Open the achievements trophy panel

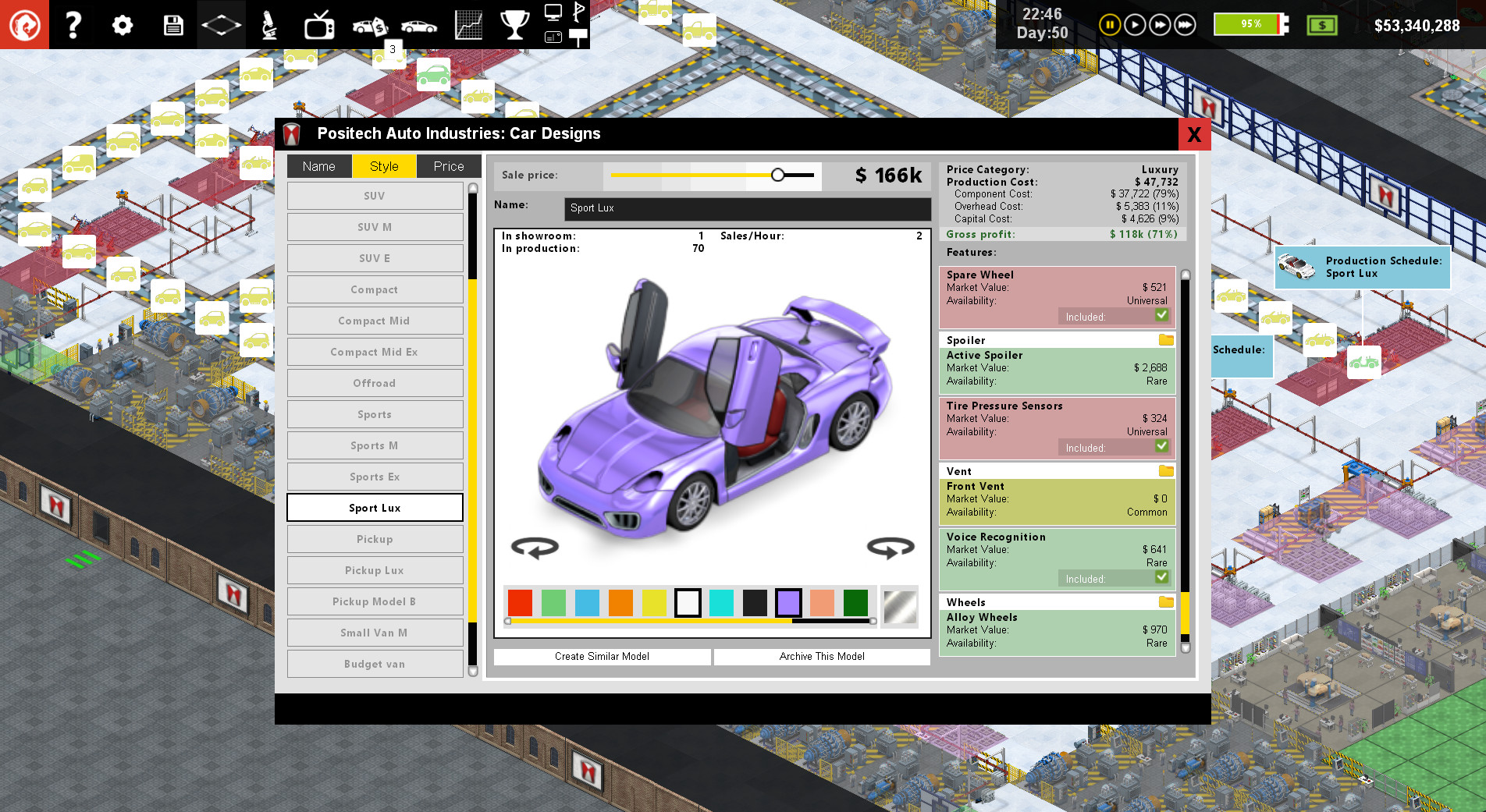tap(515, 24)
